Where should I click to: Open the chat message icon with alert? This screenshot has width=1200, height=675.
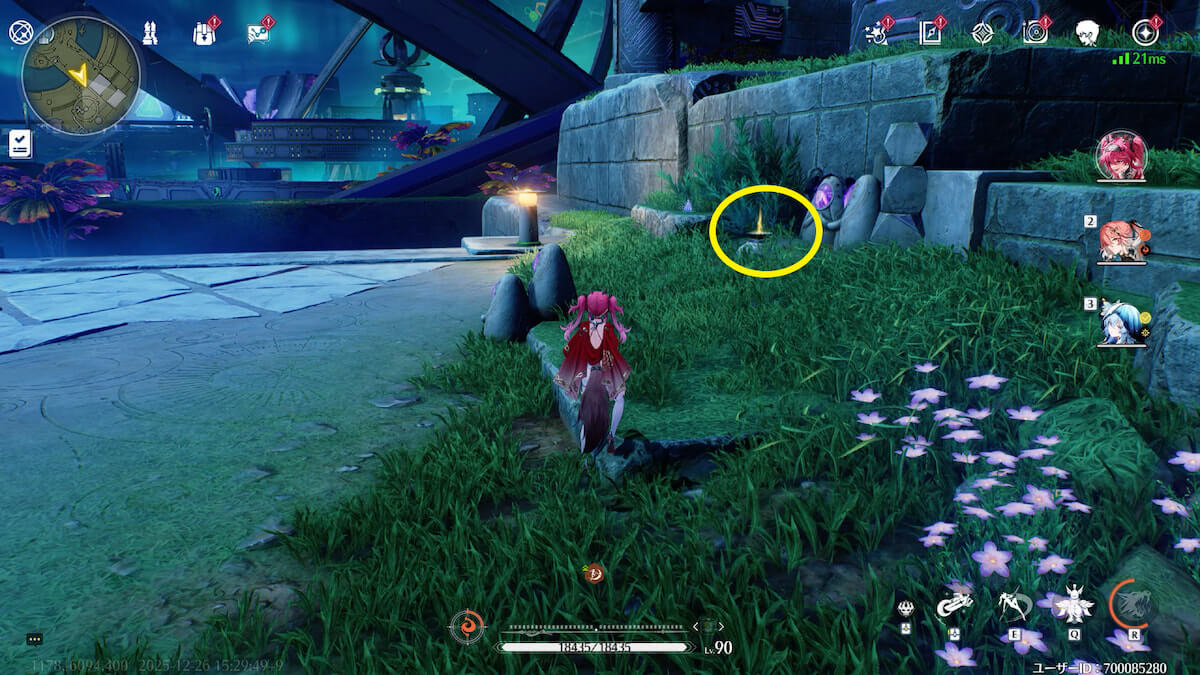(x=258, y=33)
